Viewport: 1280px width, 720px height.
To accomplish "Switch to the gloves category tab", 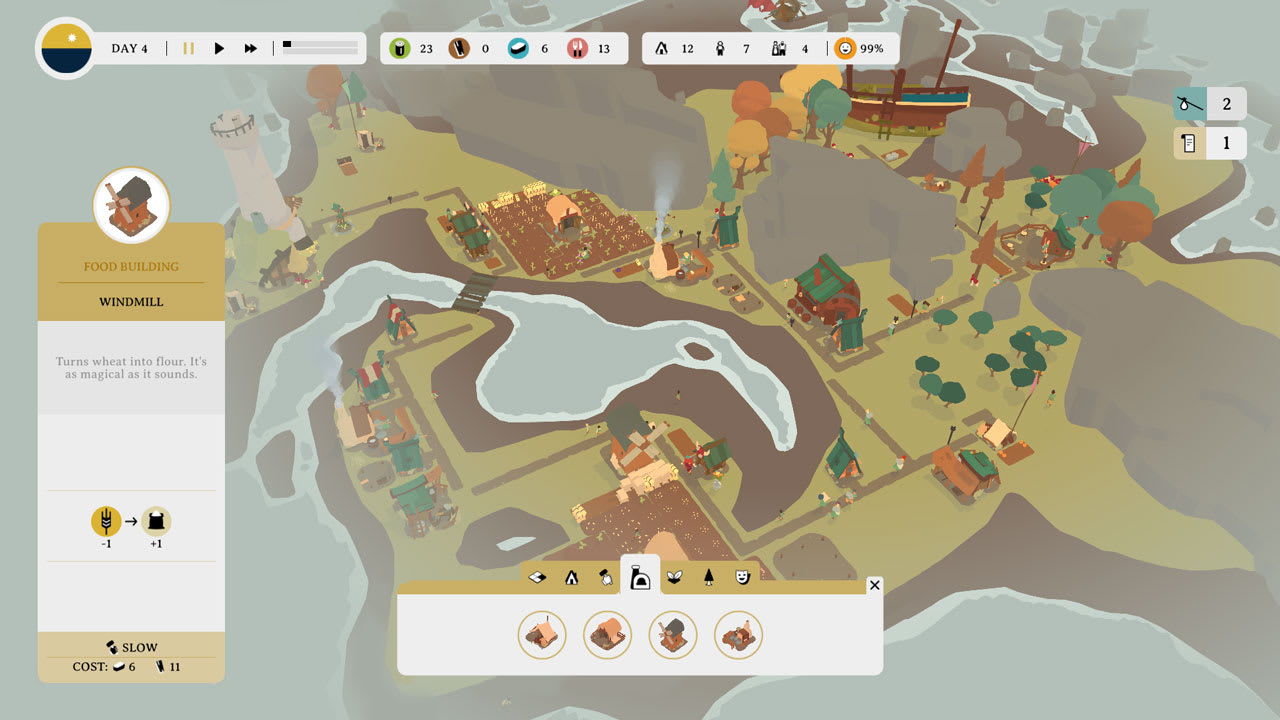I will pos(607,577).
